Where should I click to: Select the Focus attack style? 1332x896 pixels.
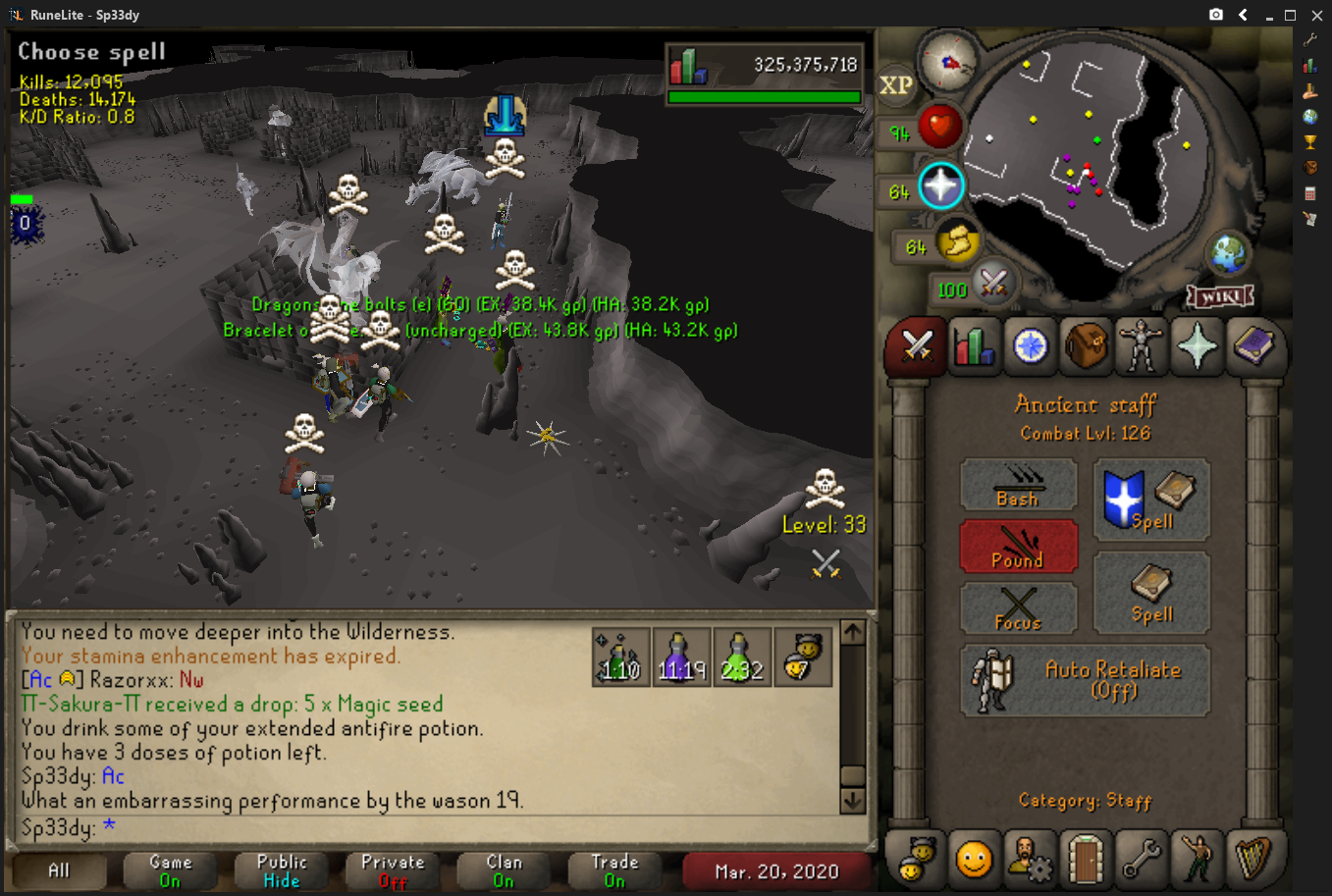tap(1018, 608)
